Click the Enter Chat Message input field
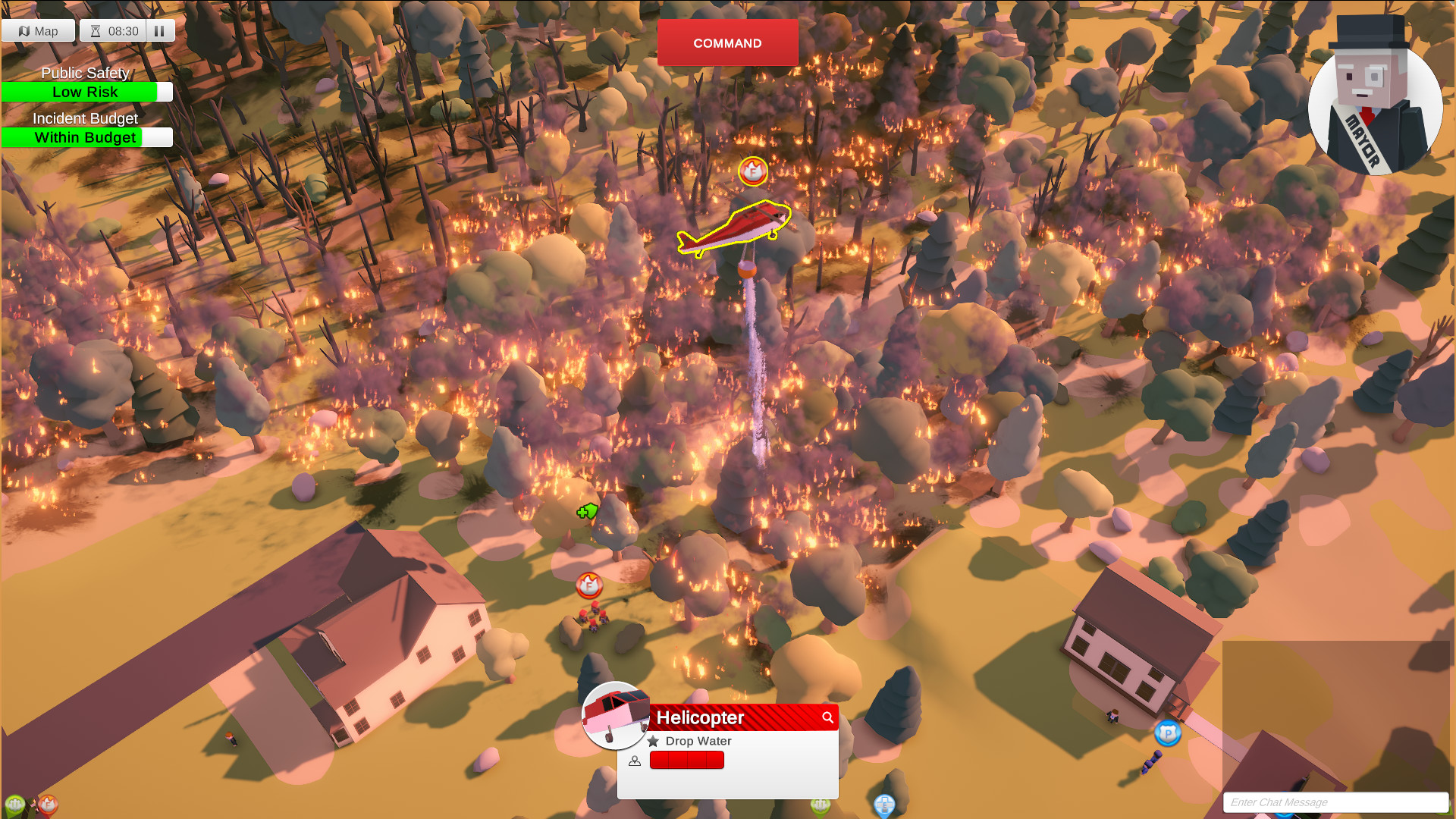This screenshot has width=1456, height=819. pos(1335,802)
